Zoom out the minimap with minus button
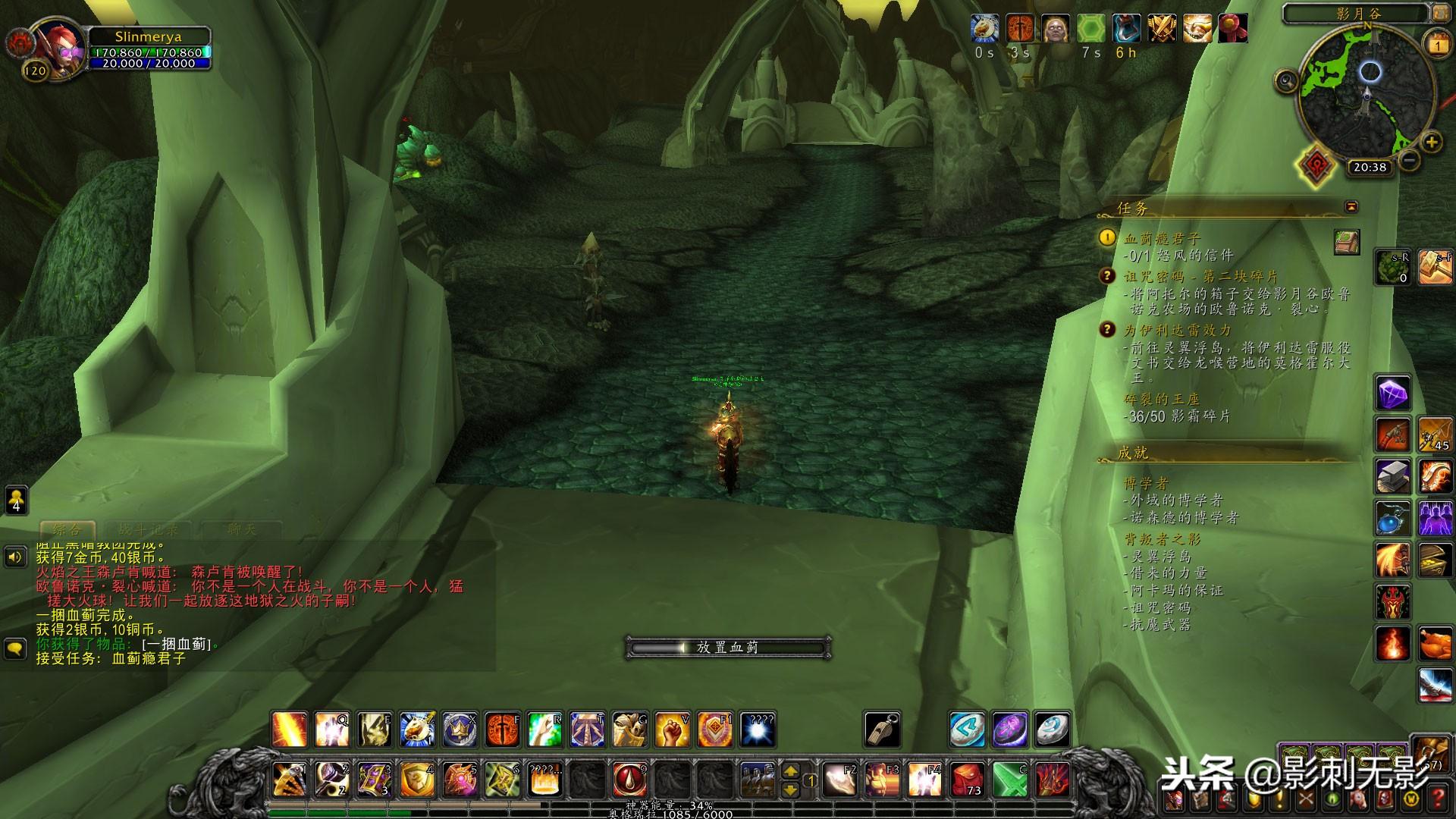Viewport: 1456px width, 819px height. tap(1409, 160)
